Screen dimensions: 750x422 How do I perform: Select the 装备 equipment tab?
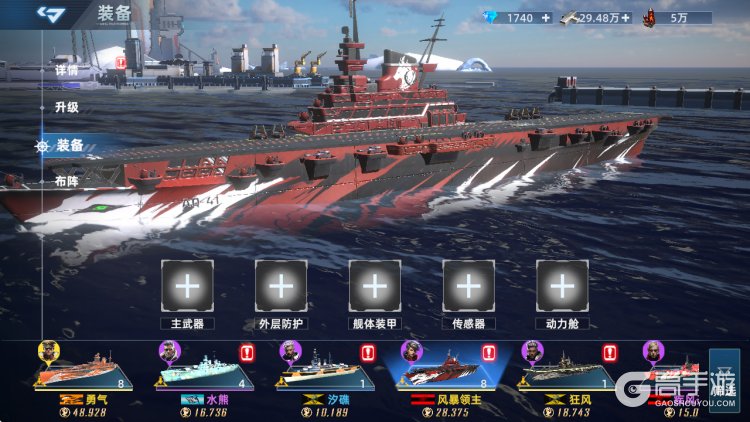tap(69, 145)
